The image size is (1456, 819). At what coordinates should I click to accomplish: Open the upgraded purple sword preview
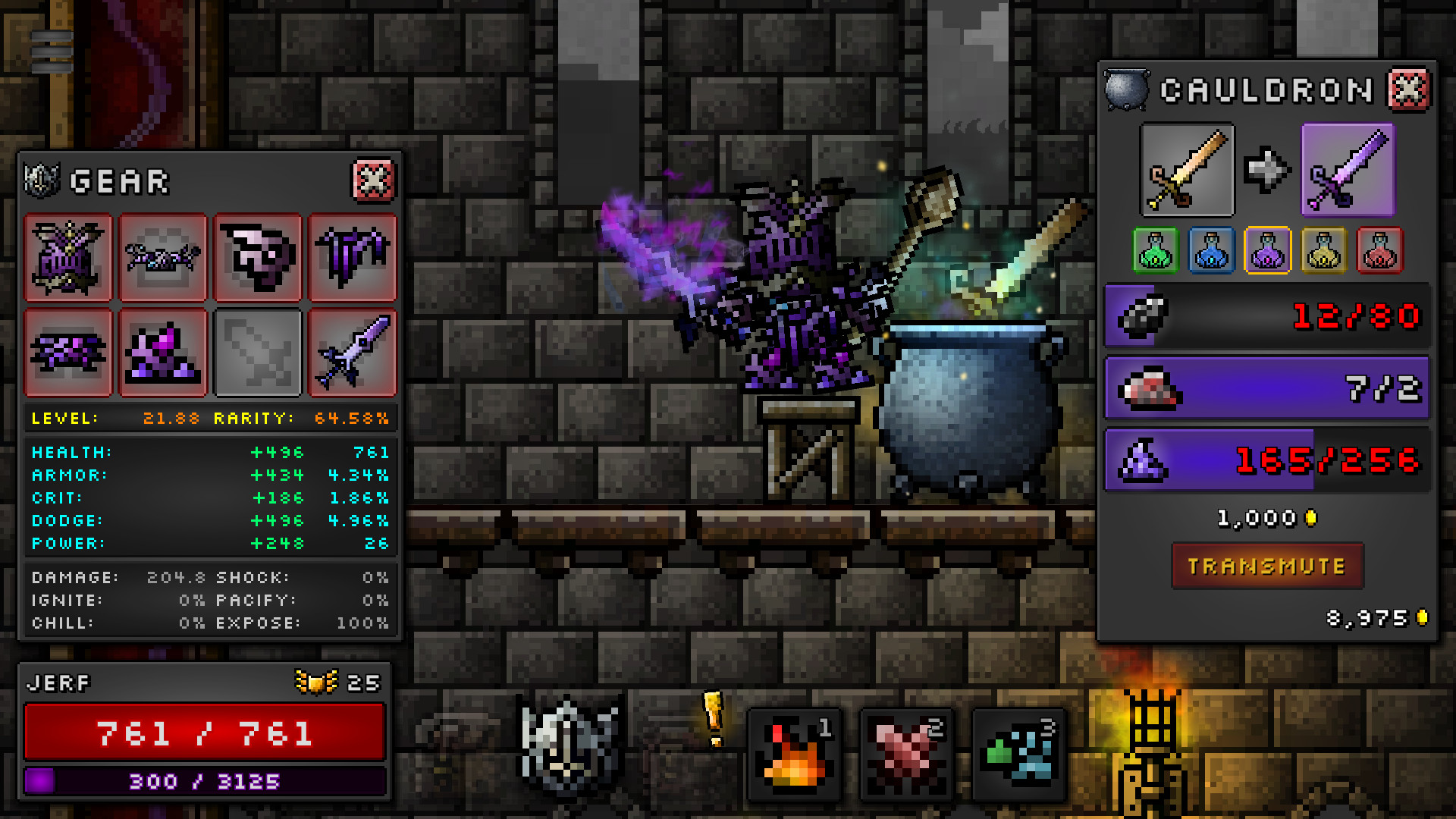1347,170
